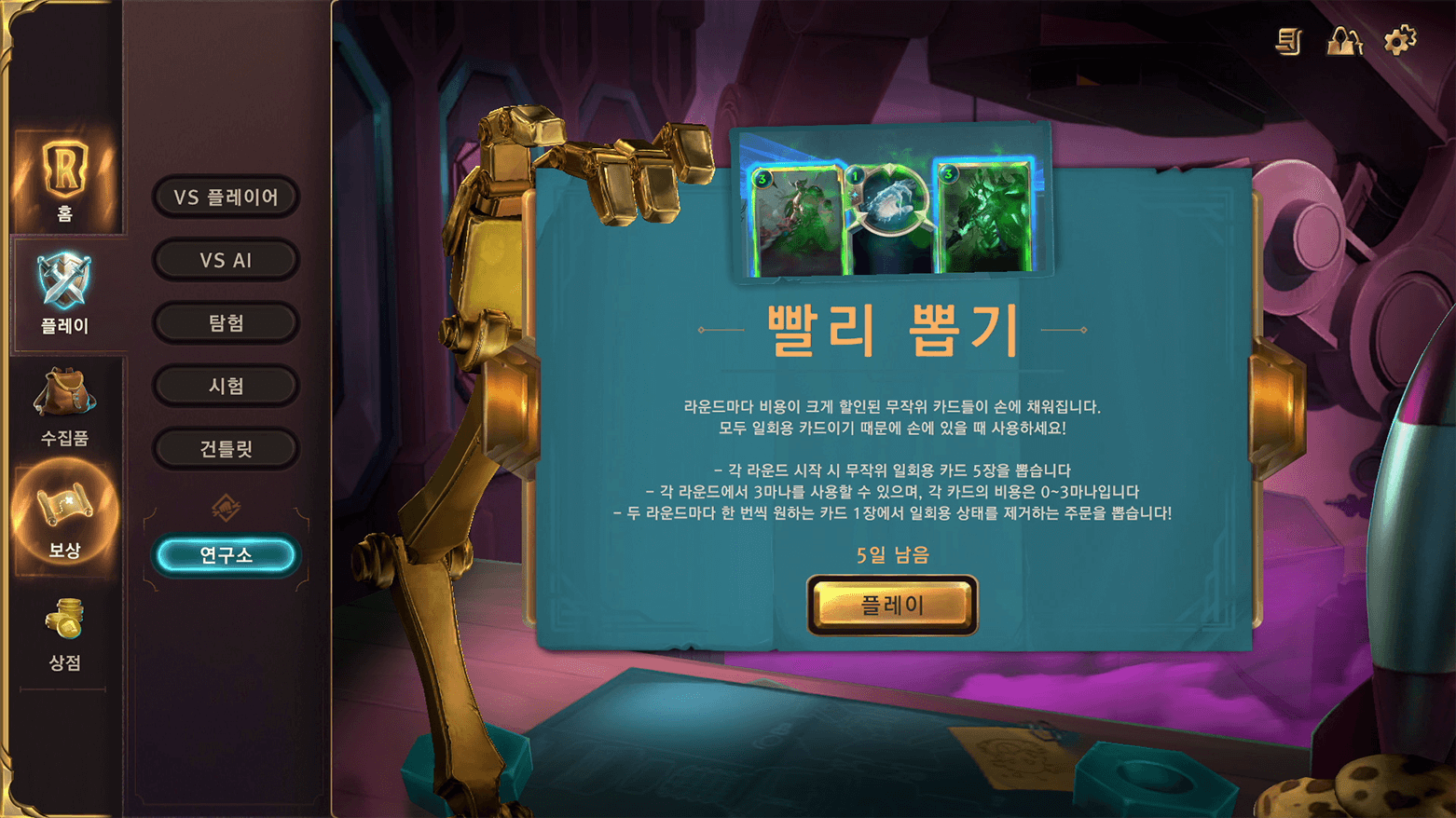
Task: Open the settings gear in the top right
Action: 1398,42
